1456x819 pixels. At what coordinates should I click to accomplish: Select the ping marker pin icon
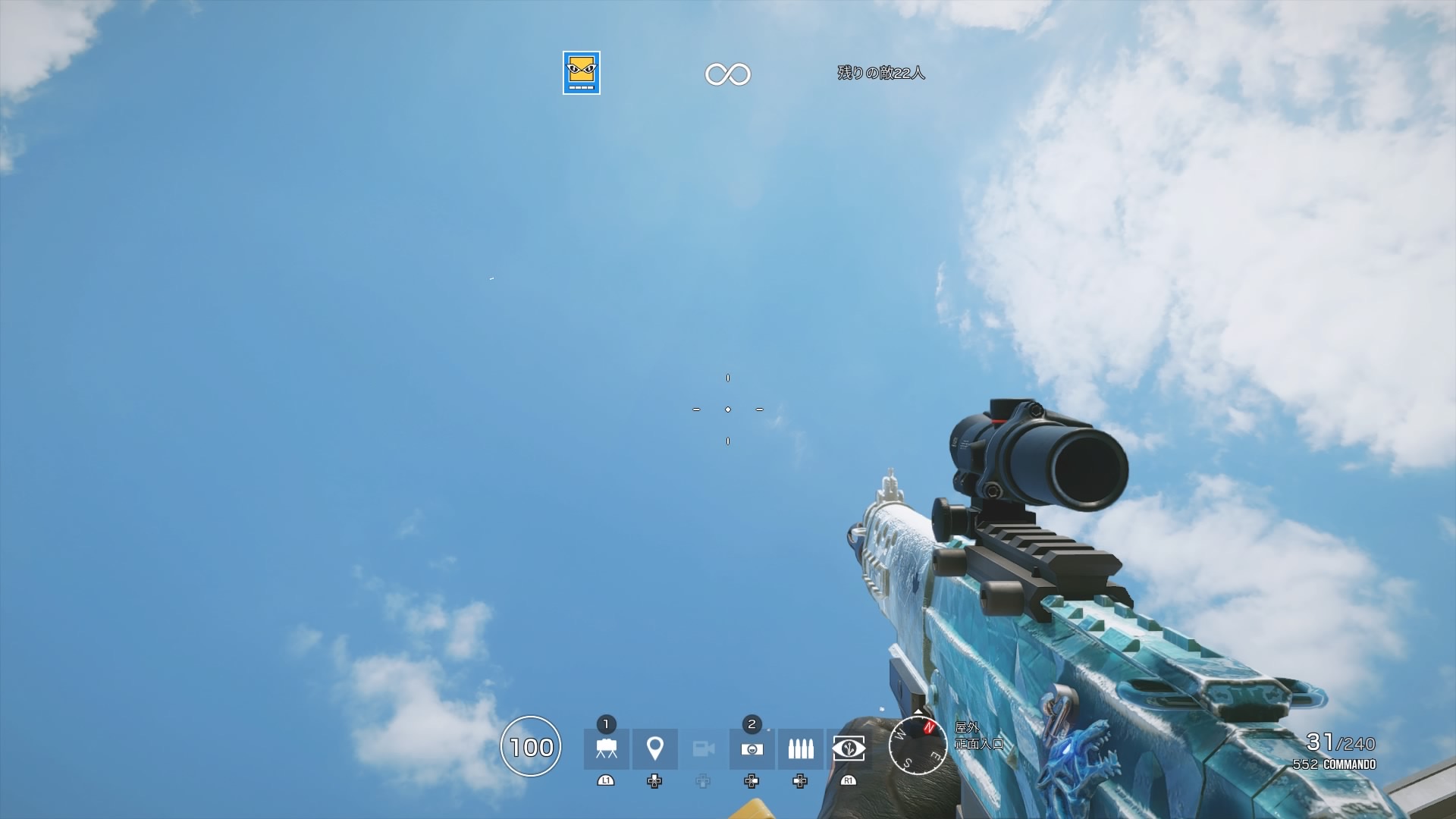[654, 749]
